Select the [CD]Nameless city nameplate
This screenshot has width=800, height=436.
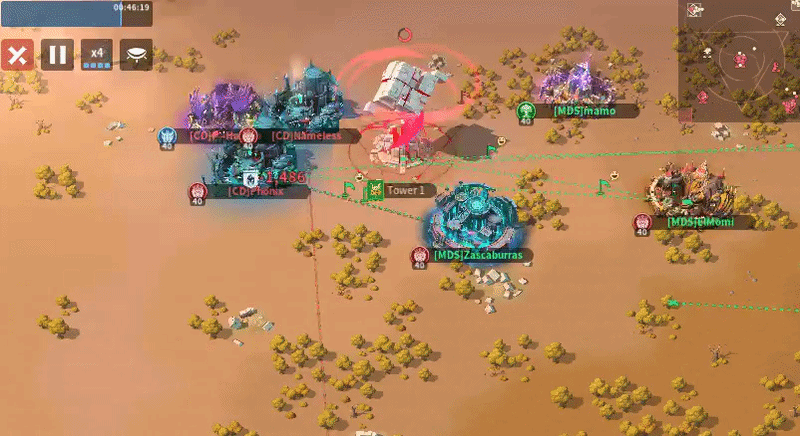305,136
